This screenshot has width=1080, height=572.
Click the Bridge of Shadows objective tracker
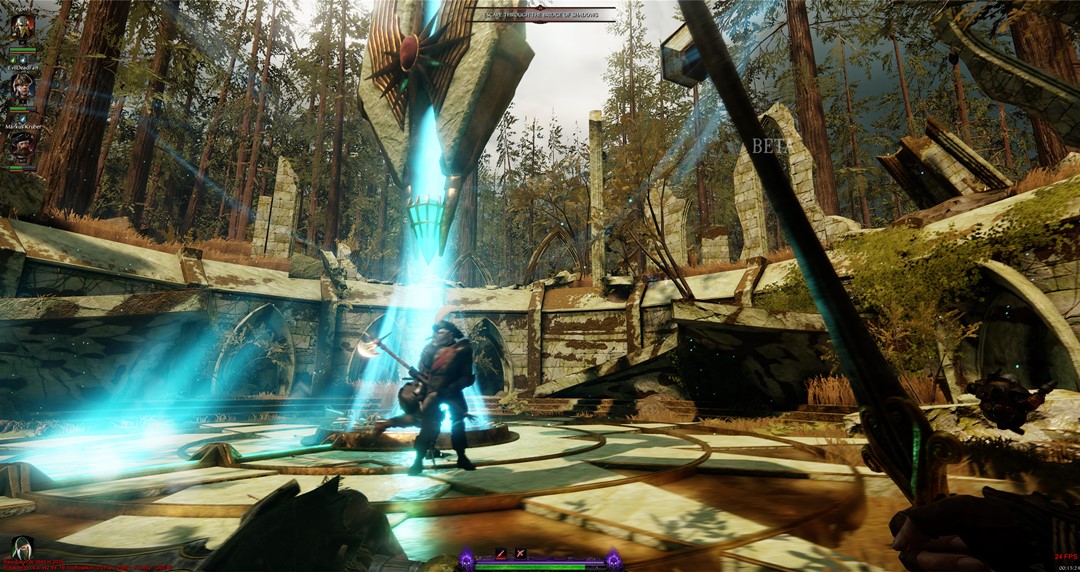pyautogui.click(x=542, y=14)
